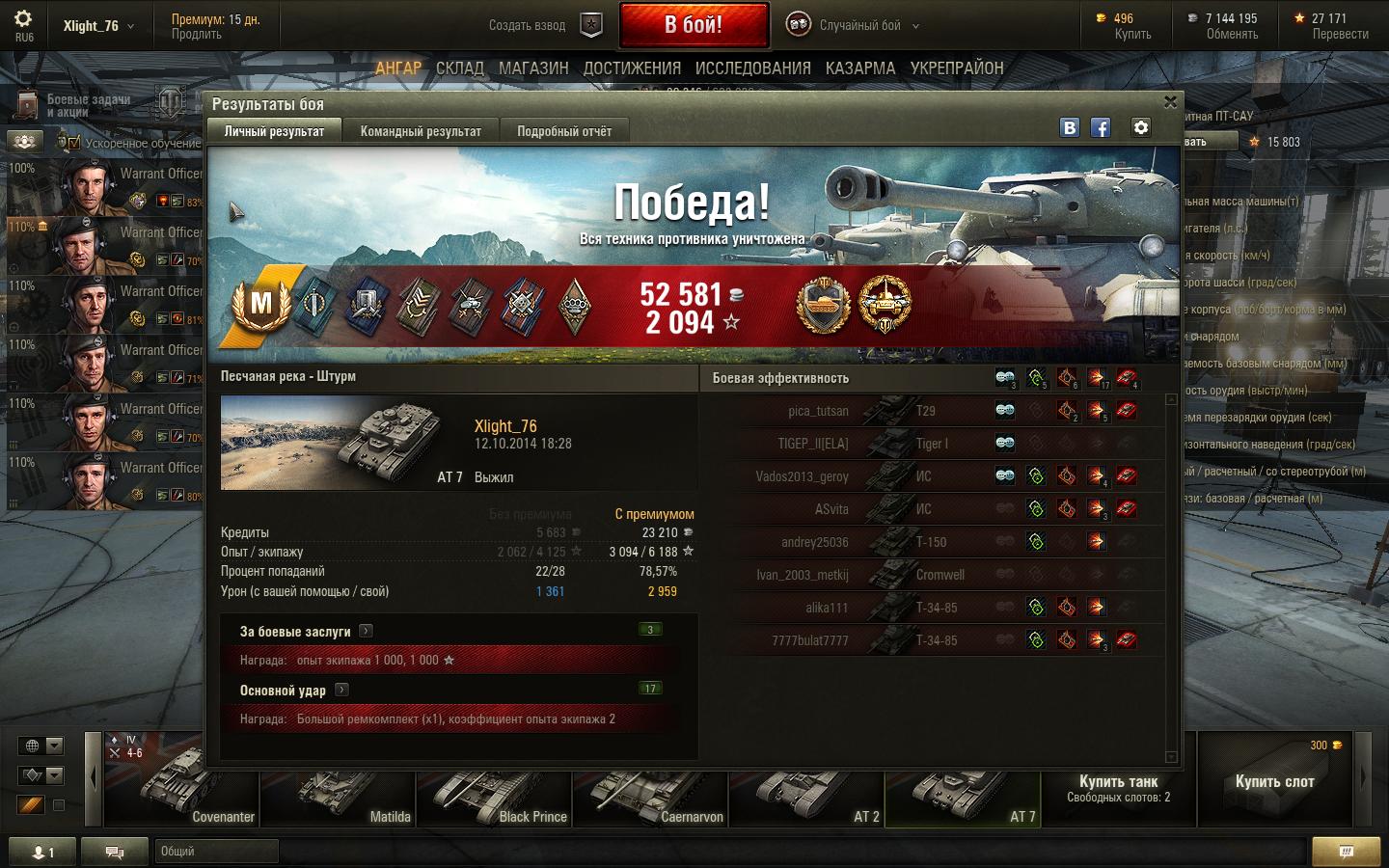Open battle results gear settings
The image size is (1389, 868).
tap(1141, 127)
